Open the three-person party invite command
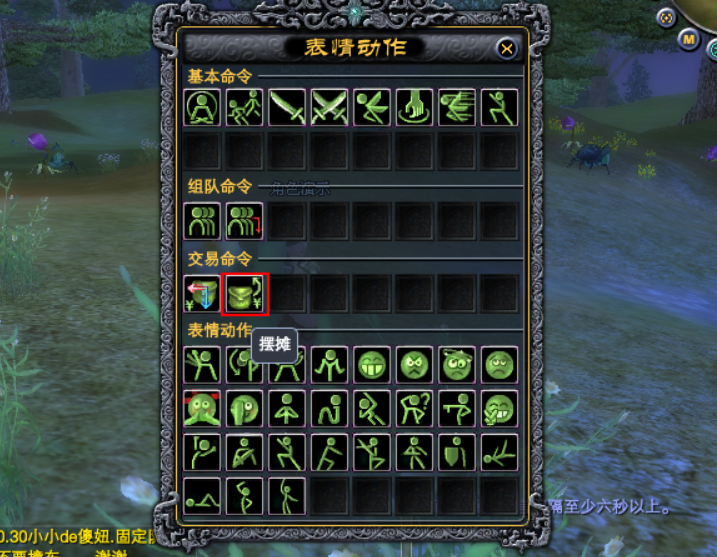Image resolution: width=717 pixels, height=557 pixels. coord(202,220)
